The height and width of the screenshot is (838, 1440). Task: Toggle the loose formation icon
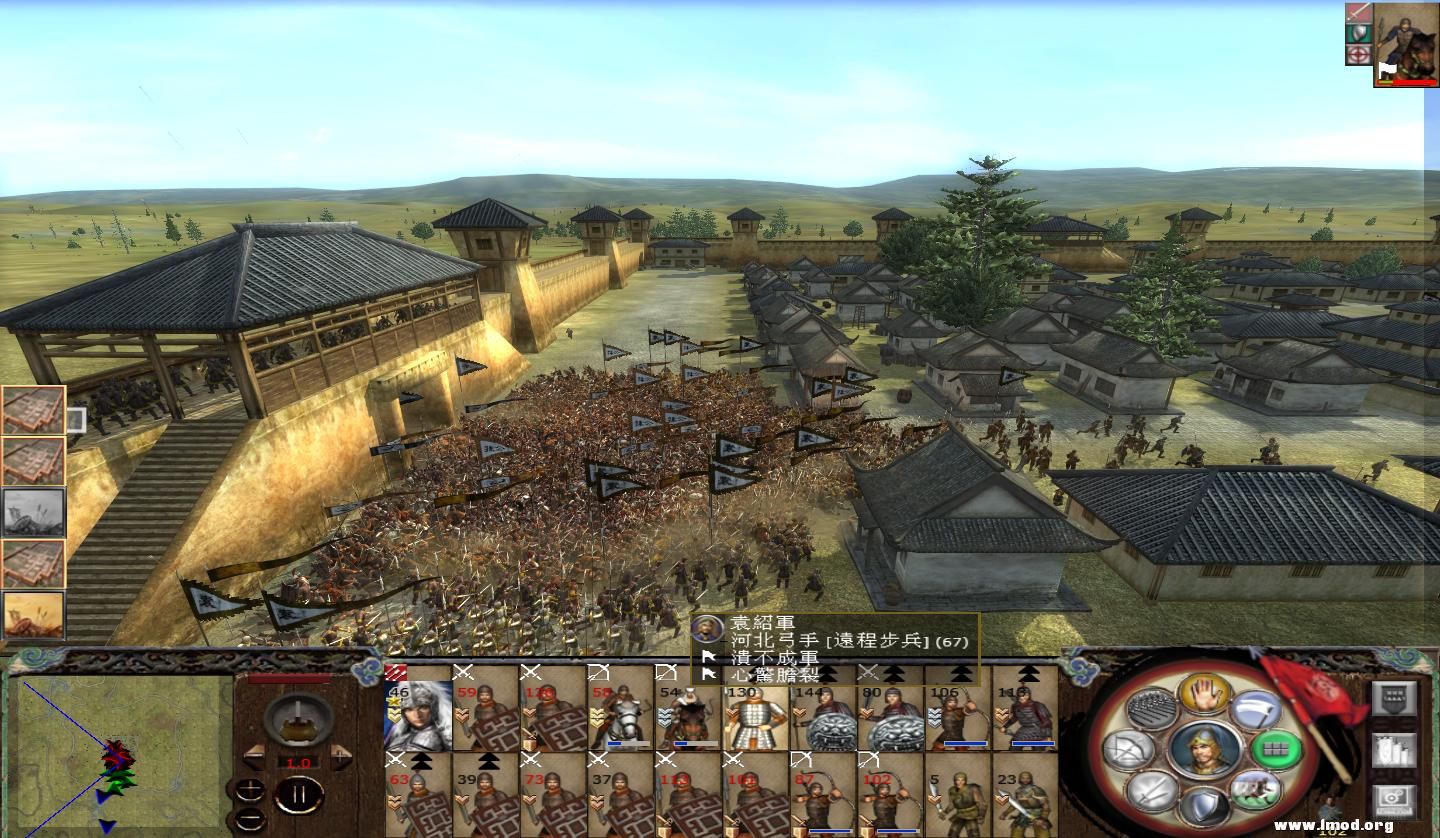pos(1152,708)
